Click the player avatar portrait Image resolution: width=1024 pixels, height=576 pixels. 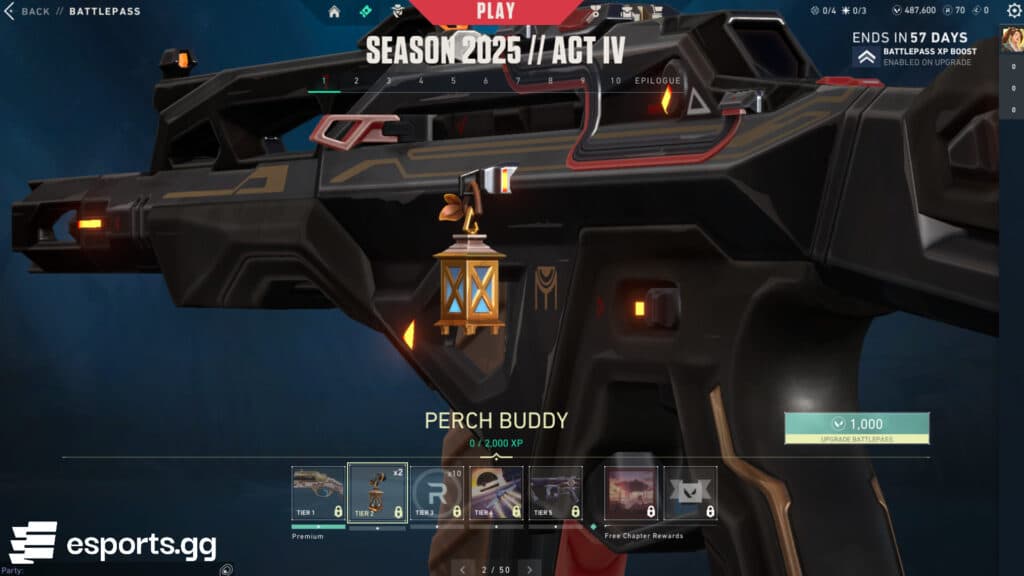pyautogui.click(x=1011, y=39)
